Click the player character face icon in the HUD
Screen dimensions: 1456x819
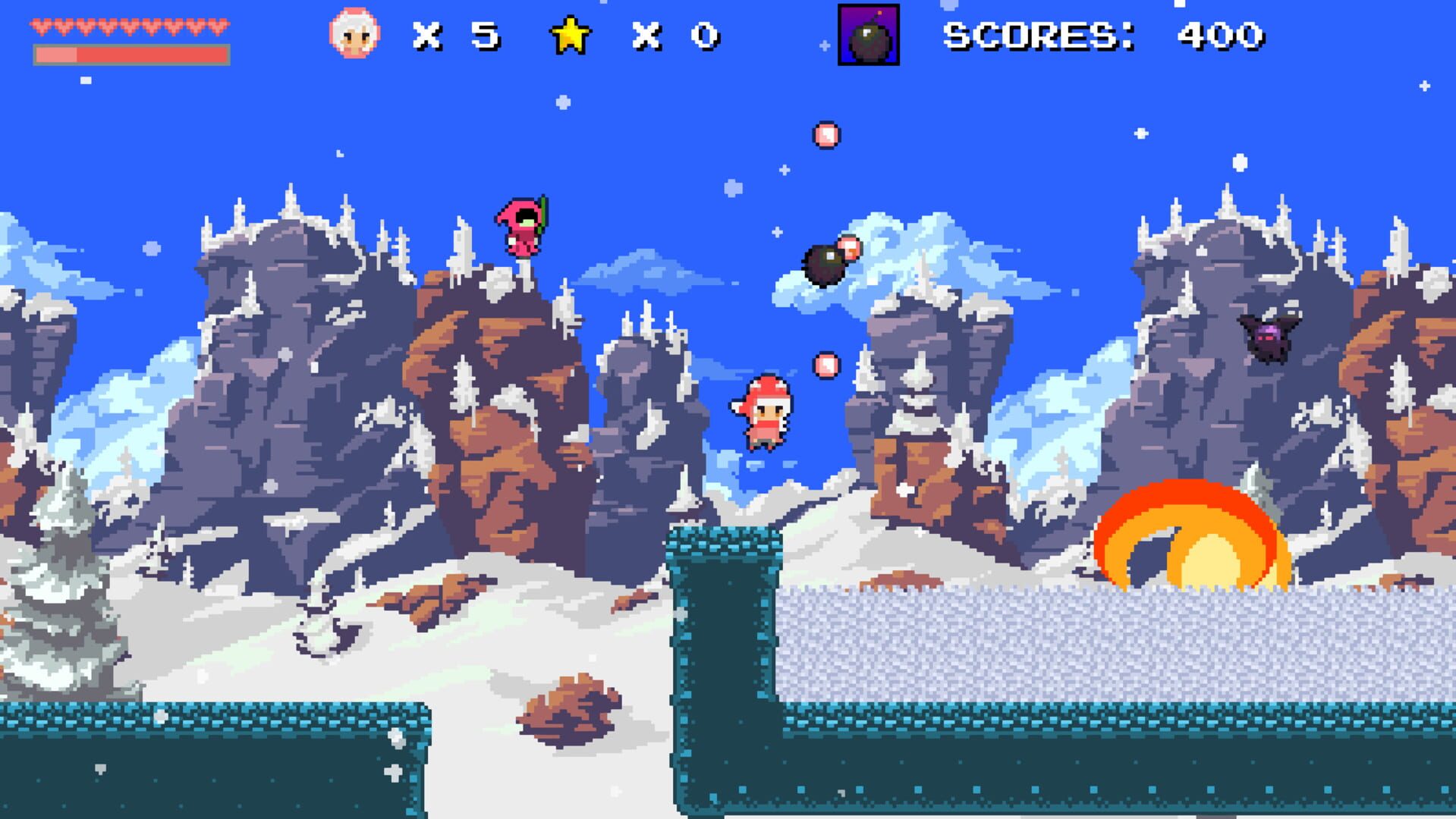[354, 33]
